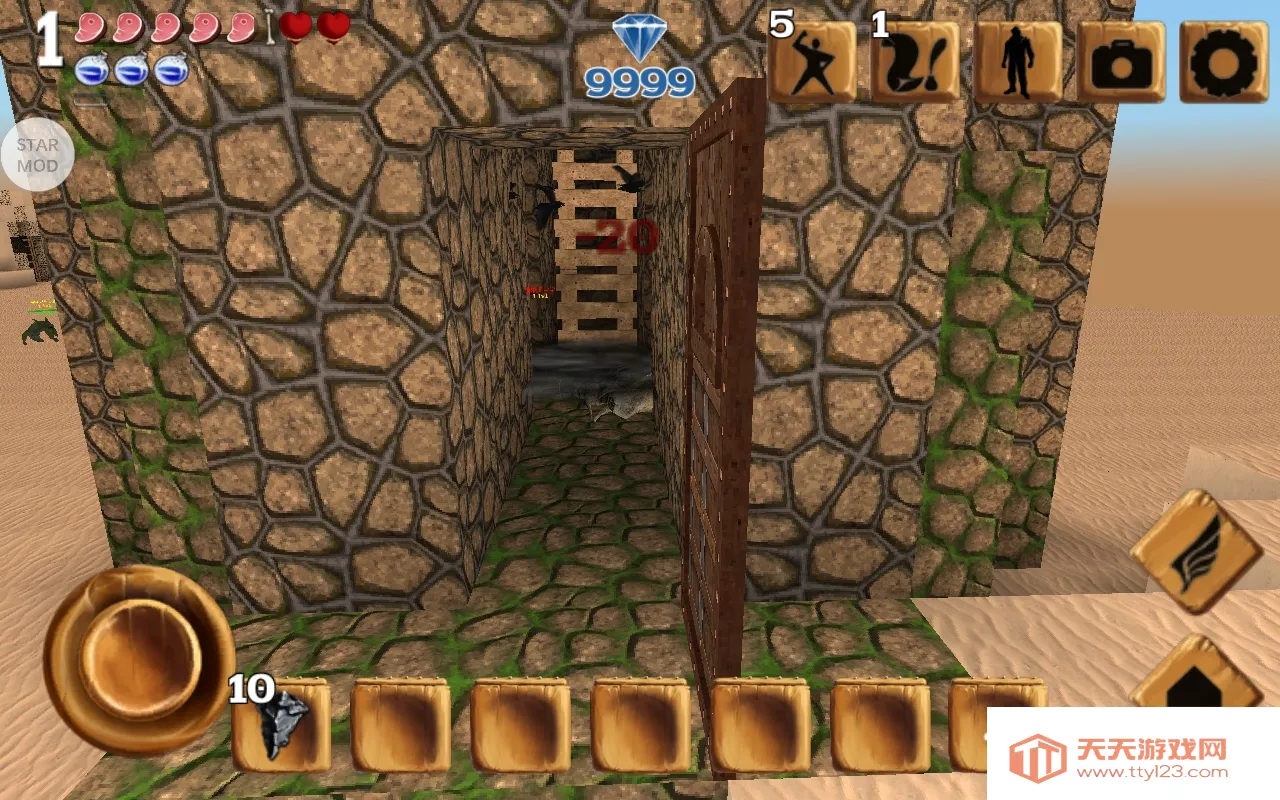Activate the dragon quest icon
The height and width of the screenshot is (800, 1280).
[x=915, y=62]
